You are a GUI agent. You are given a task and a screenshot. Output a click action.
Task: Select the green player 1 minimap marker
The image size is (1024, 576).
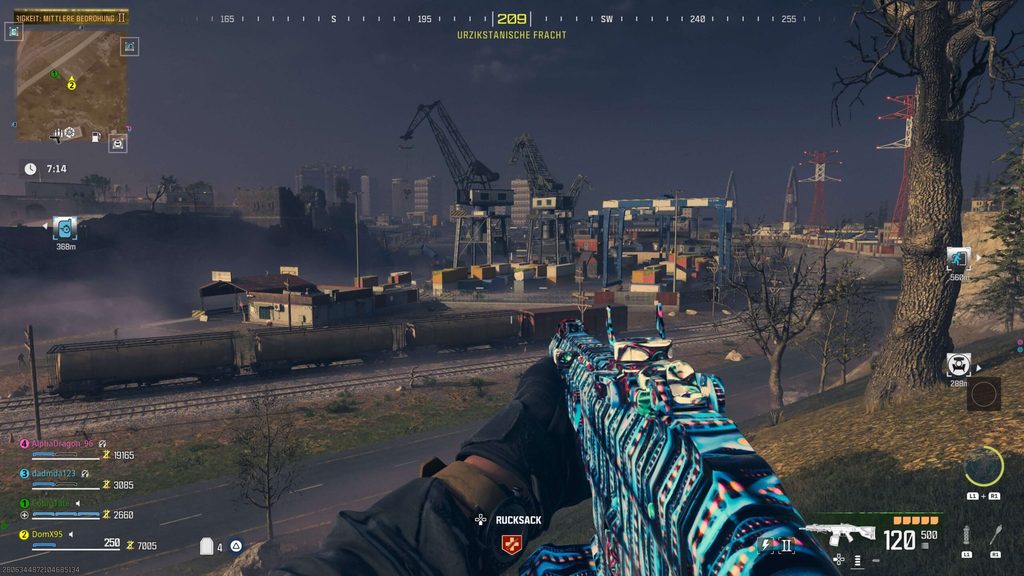(x=55, y=74)
